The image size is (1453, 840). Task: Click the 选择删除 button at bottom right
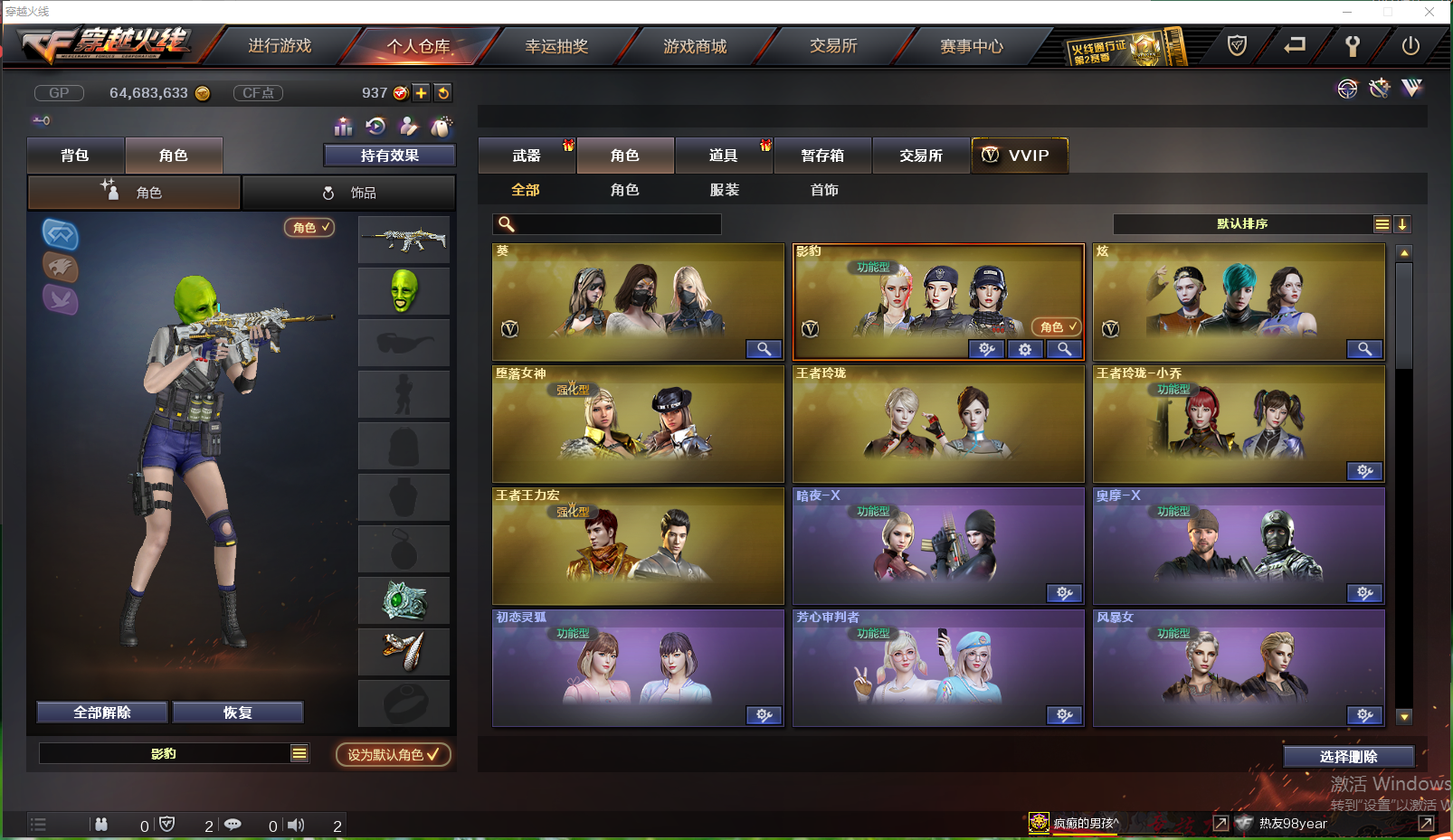(1348, 756)
